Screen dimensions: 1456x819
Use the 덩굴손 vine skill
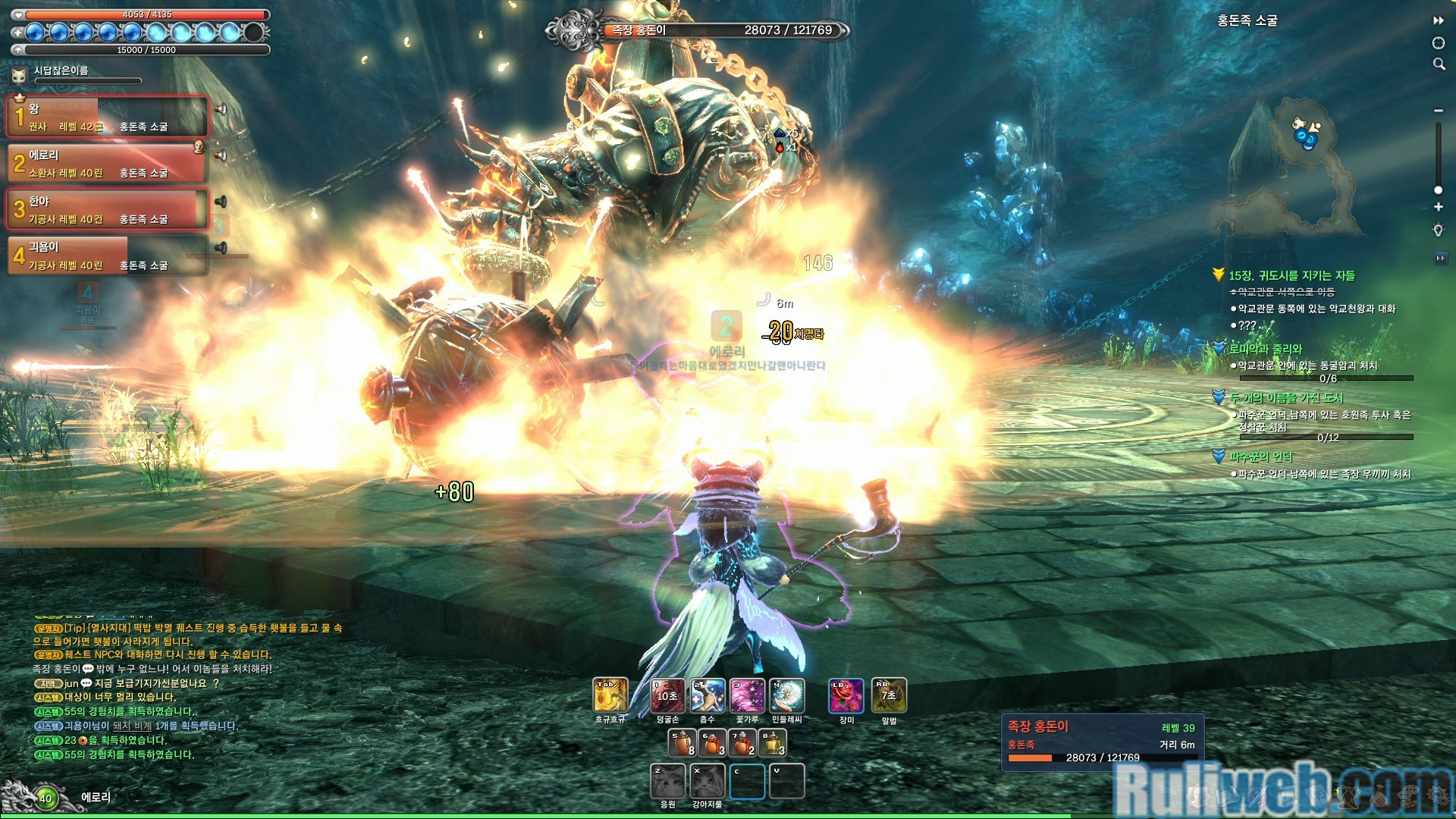pos(667,695)
